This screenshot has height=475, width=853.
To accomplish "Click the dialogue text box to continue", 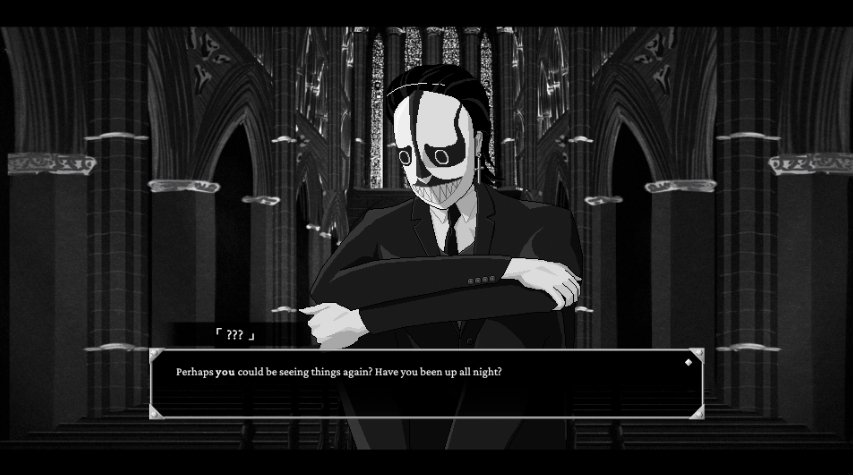I will coord(426,384).
